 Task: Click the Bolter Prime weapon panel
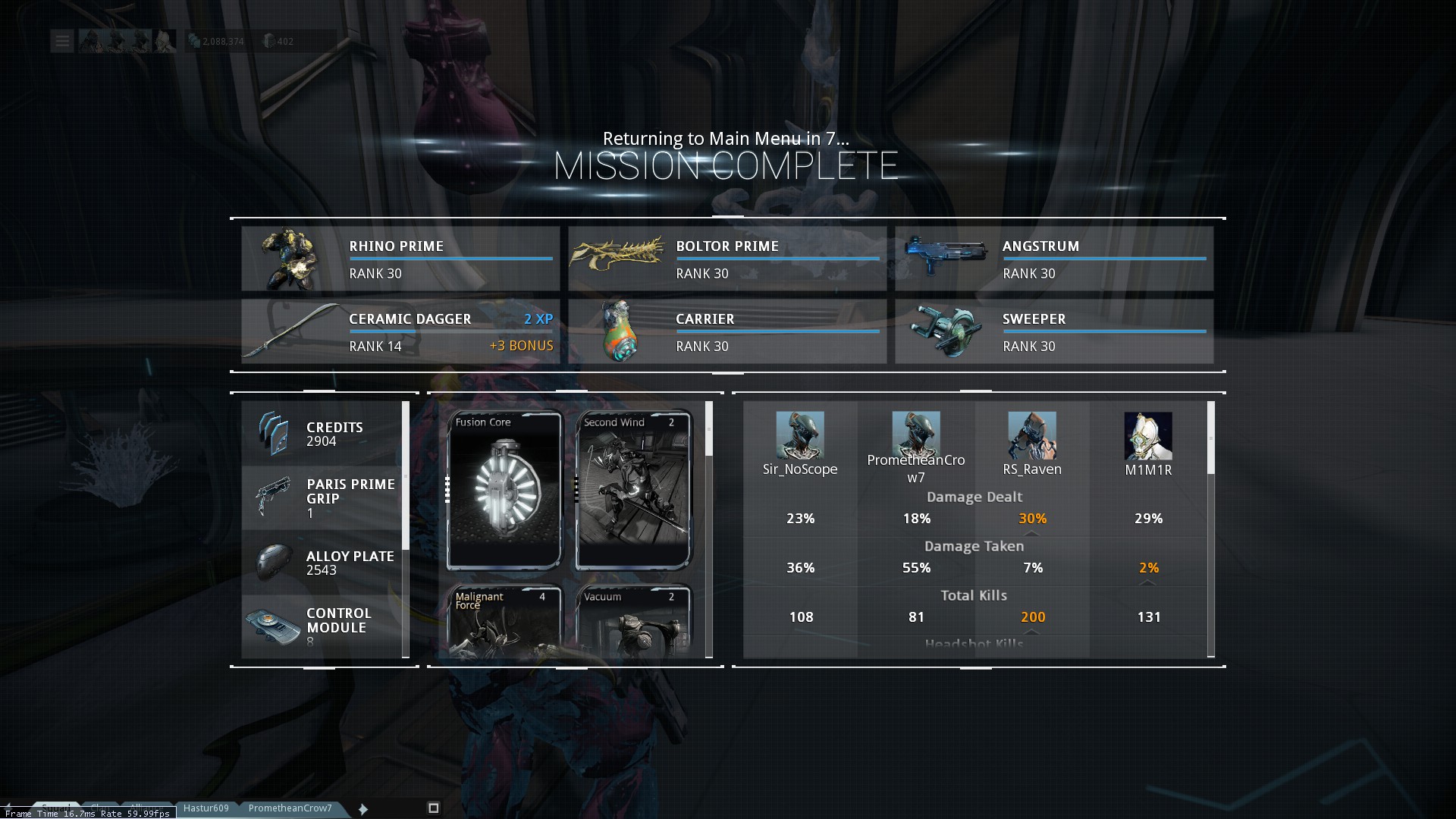coord(727,259)
